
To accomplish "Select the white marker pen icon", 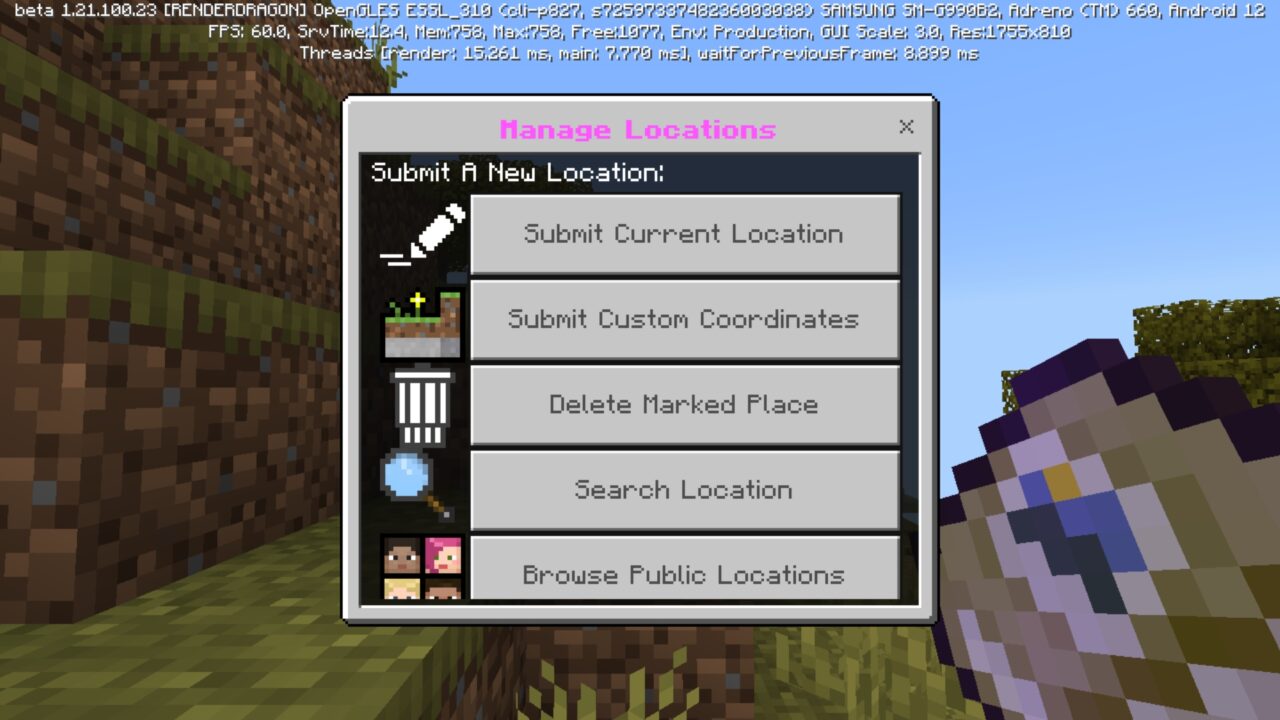I will [422, 233].
